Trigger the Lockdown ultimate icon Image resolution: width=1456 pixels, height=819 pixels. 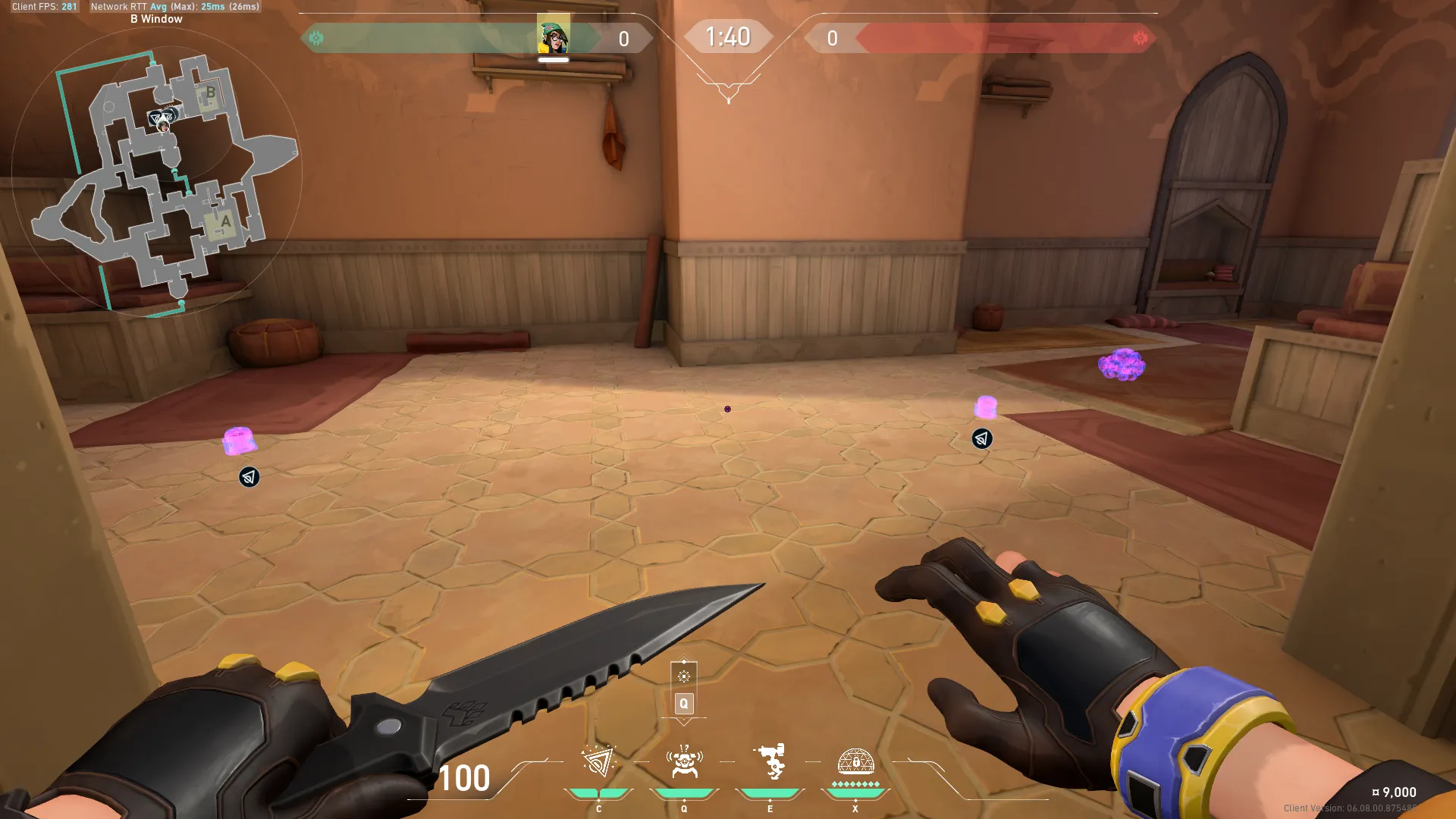click(855, 762)
